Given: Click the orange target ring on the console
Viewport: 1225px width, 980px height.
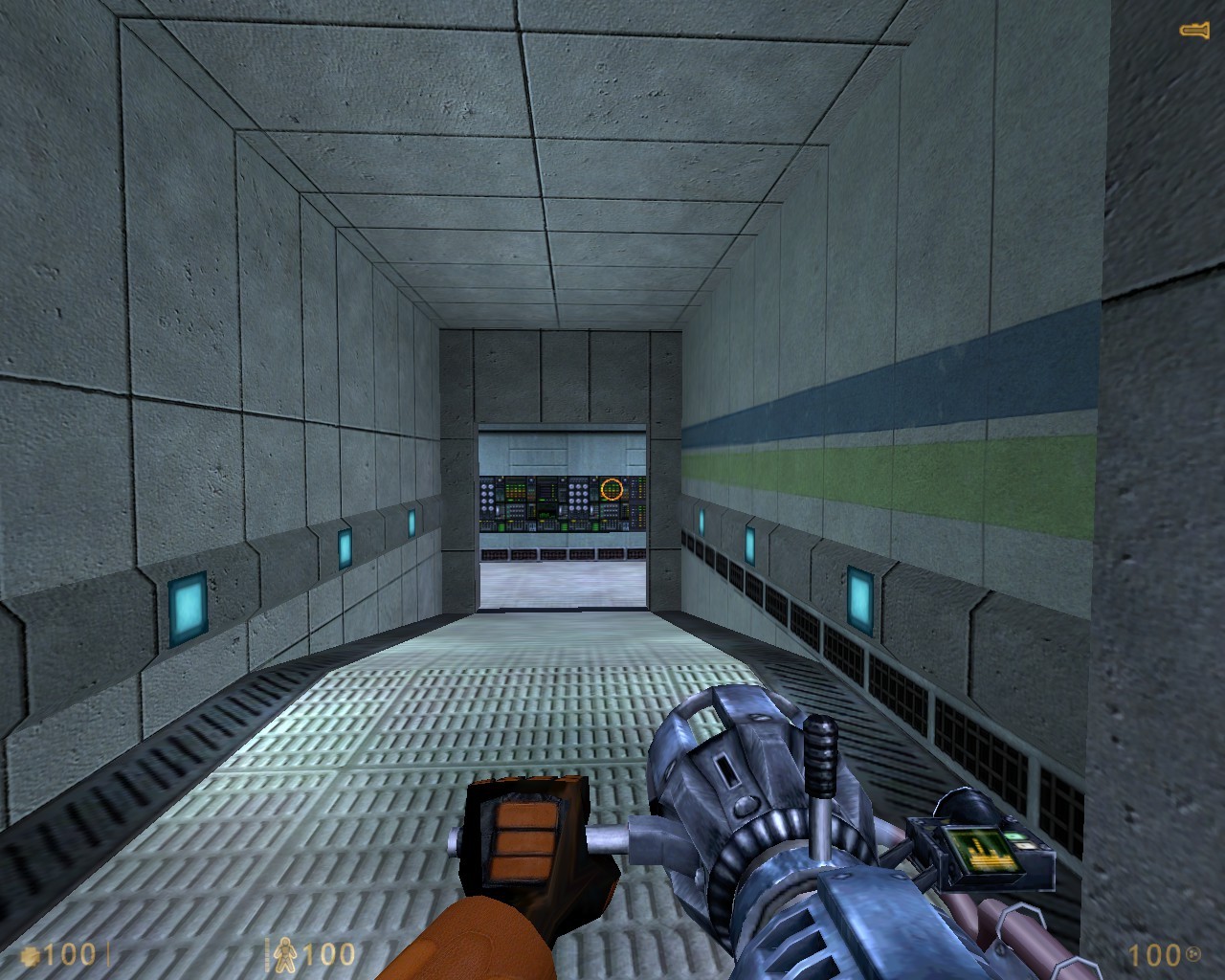Looking at the screenshot, I should tap(612, 489).
